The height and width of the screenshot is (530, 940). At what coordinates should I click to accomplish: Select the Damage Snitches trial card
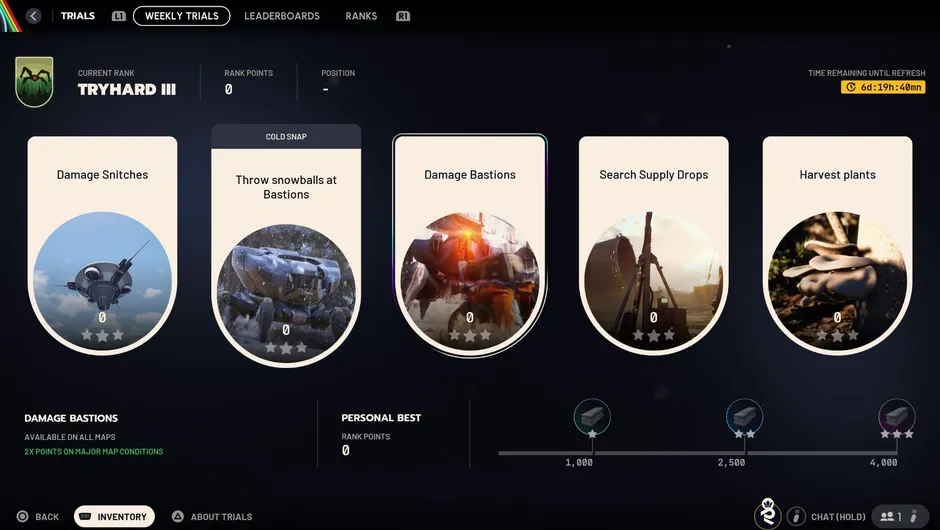pos(102,245)
